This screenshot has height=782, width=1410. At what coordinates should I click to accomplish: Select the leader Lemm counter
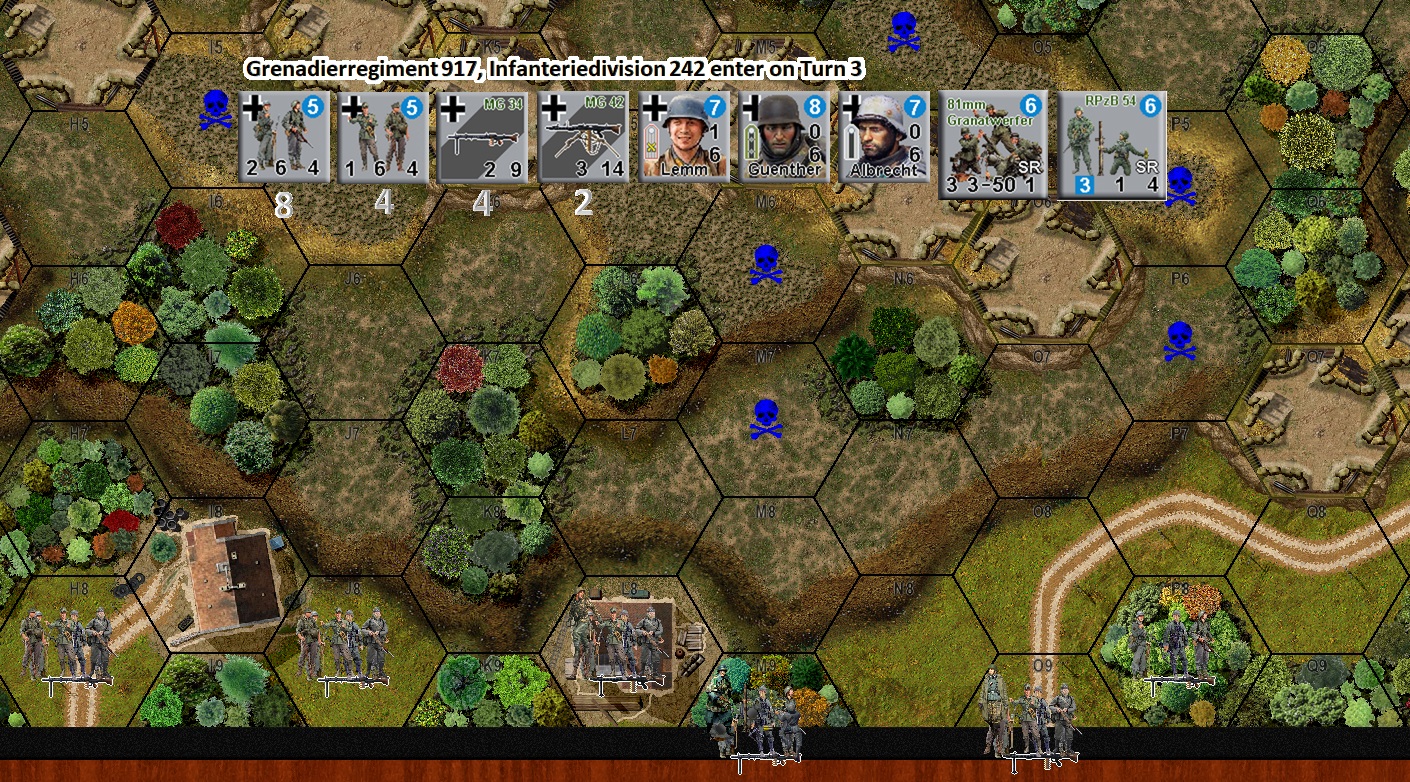pyautogui.click(x=683, y=138)
